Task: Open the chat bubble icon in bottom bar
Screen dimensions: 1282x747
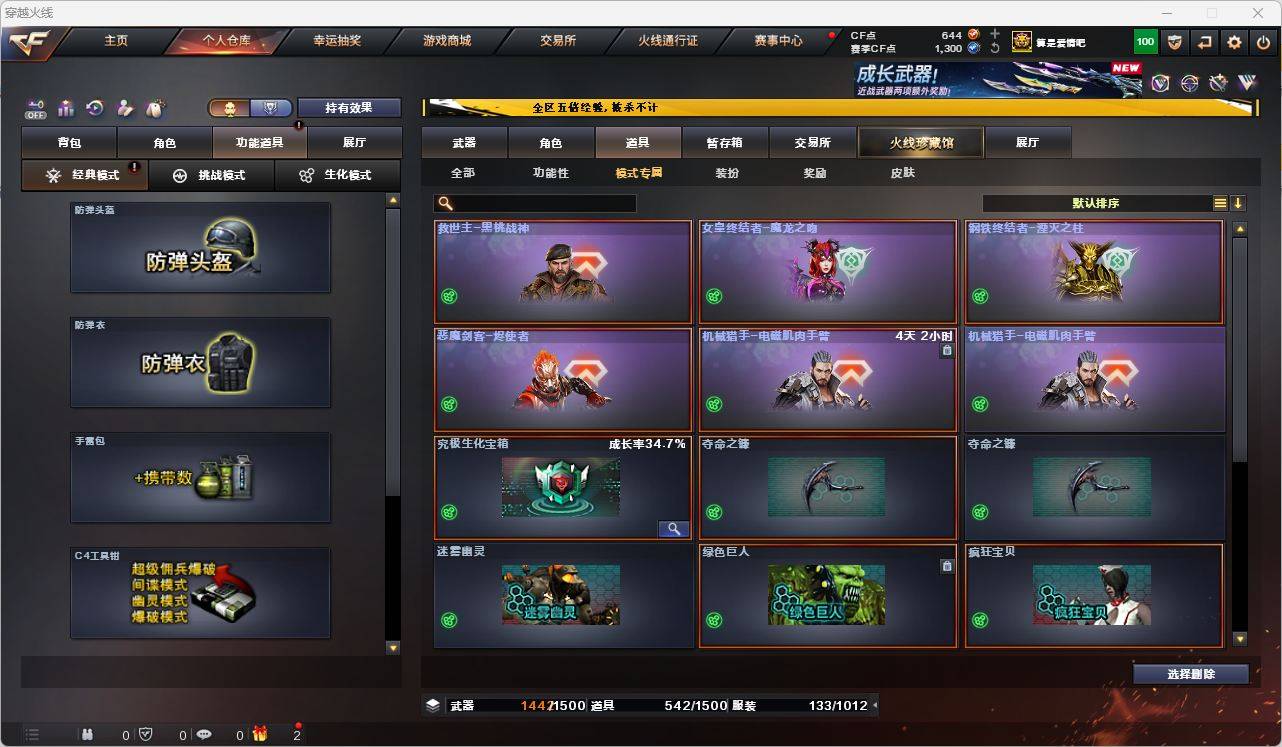Action: (x=203, y=735)
